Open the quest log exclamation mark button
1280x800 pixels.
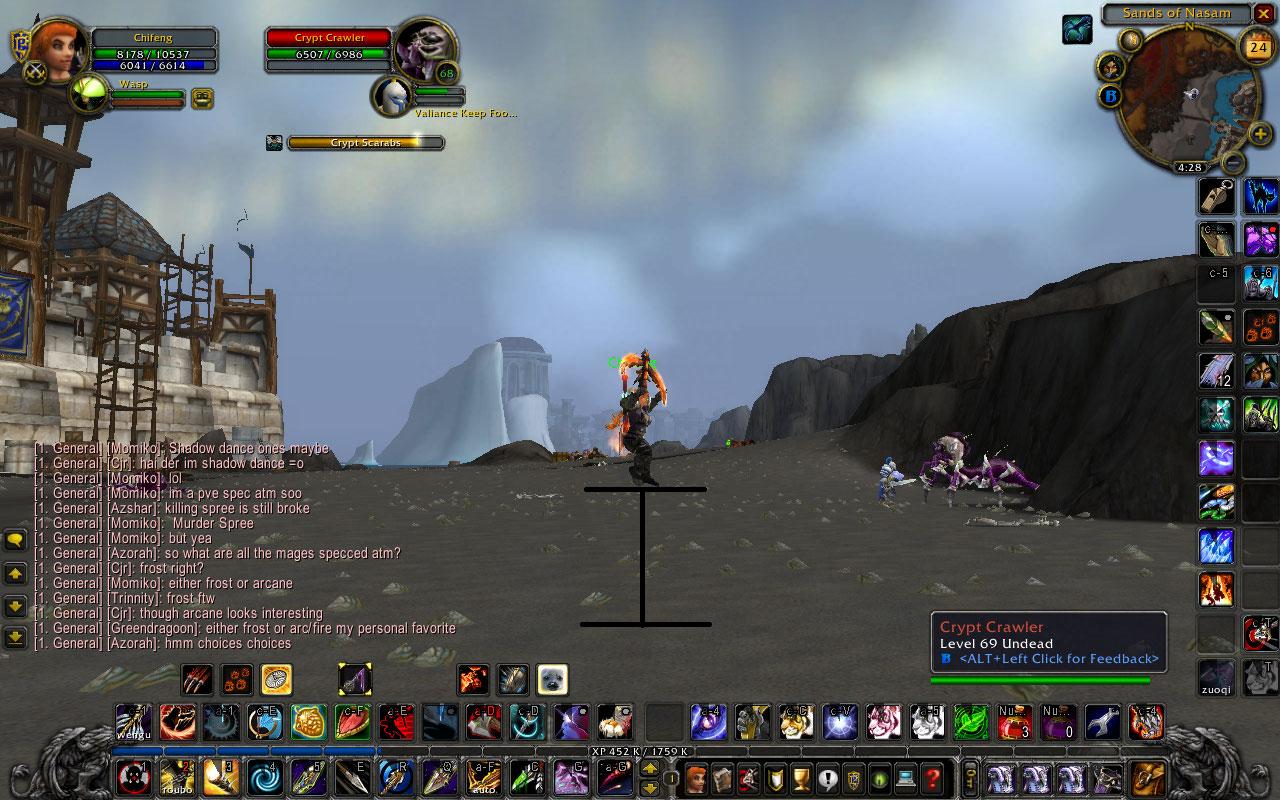point(827,777)
